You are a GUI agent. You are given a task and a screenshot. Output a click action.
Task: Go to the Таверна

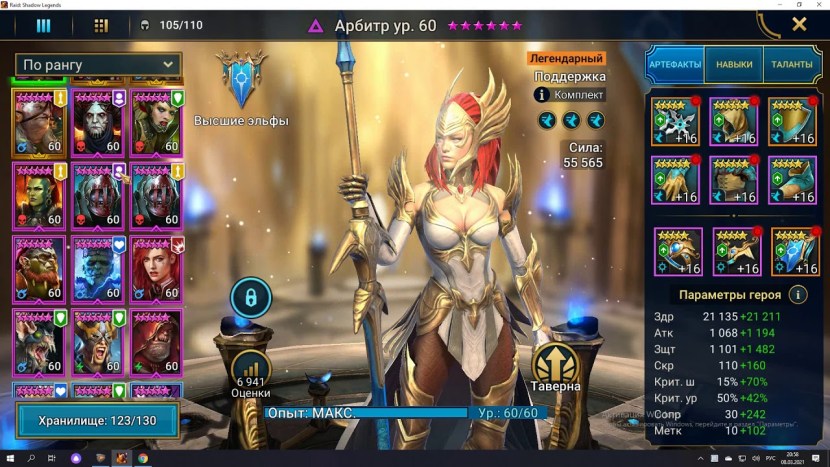pyautogui.click(x=557, y=368)
